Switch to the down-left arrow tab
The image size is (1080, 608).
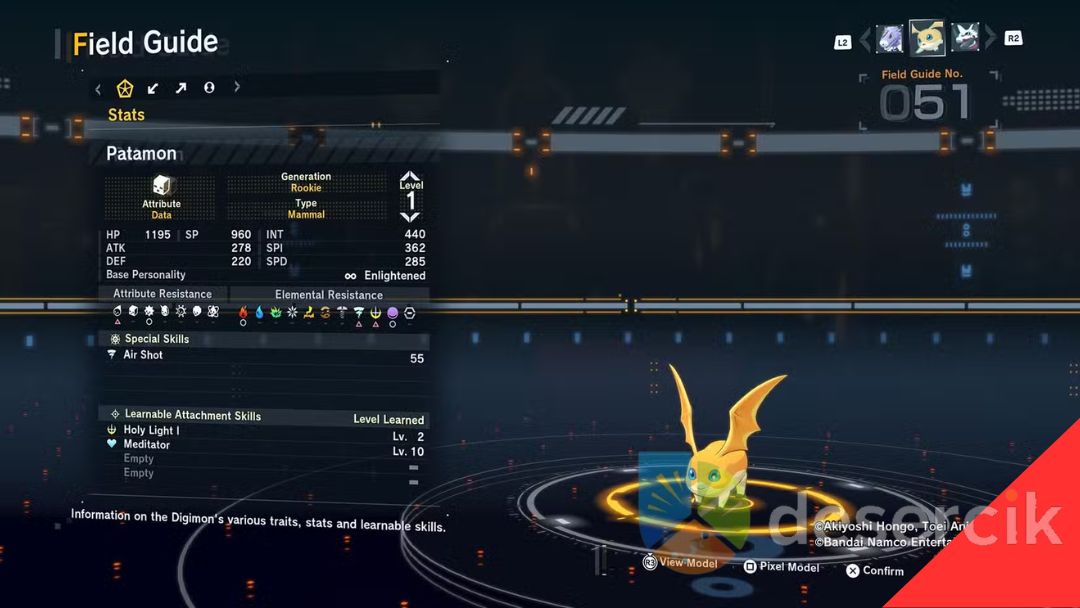click(153, 88)
